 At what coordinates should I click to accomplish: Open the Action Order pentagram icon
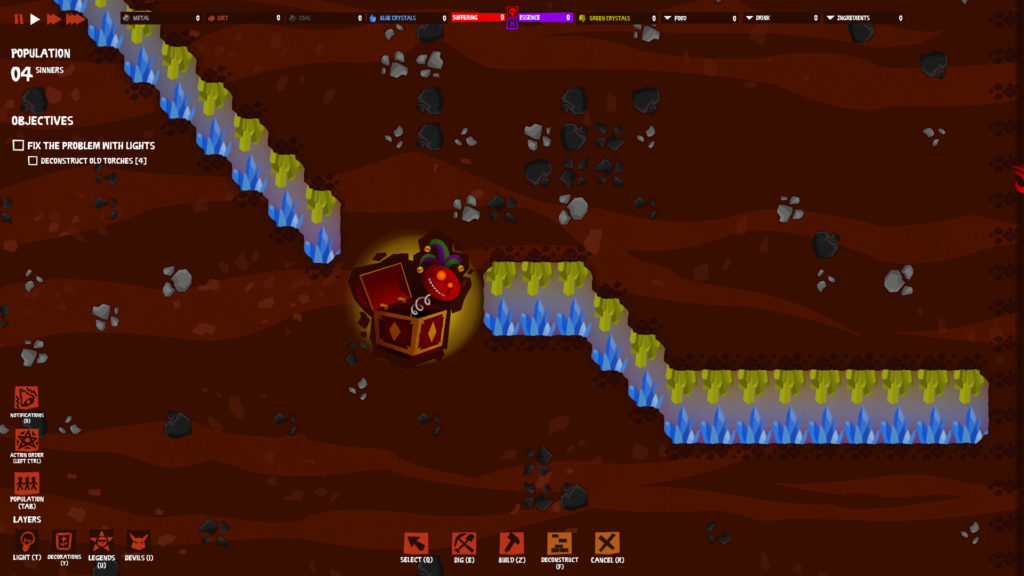point(27,438)
